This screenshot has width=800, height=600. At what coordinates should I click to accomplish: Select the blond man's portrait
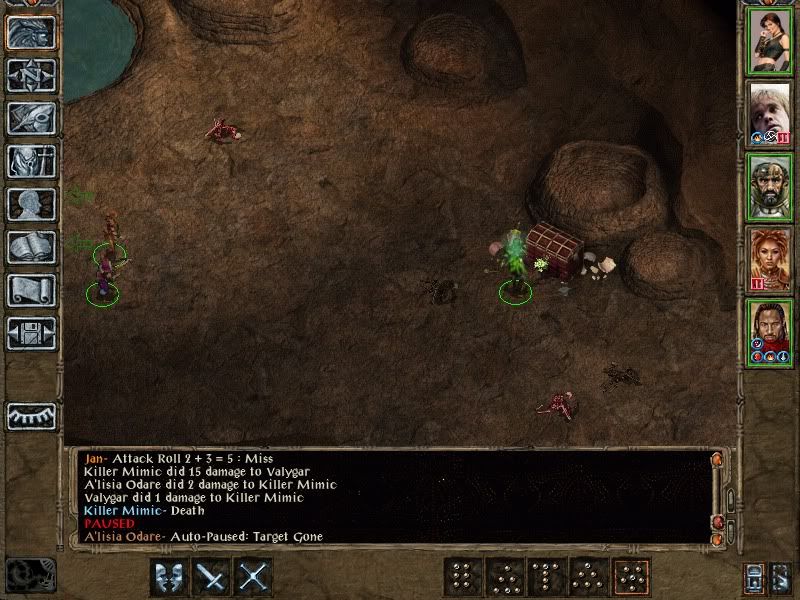click(x=770, y=114)
